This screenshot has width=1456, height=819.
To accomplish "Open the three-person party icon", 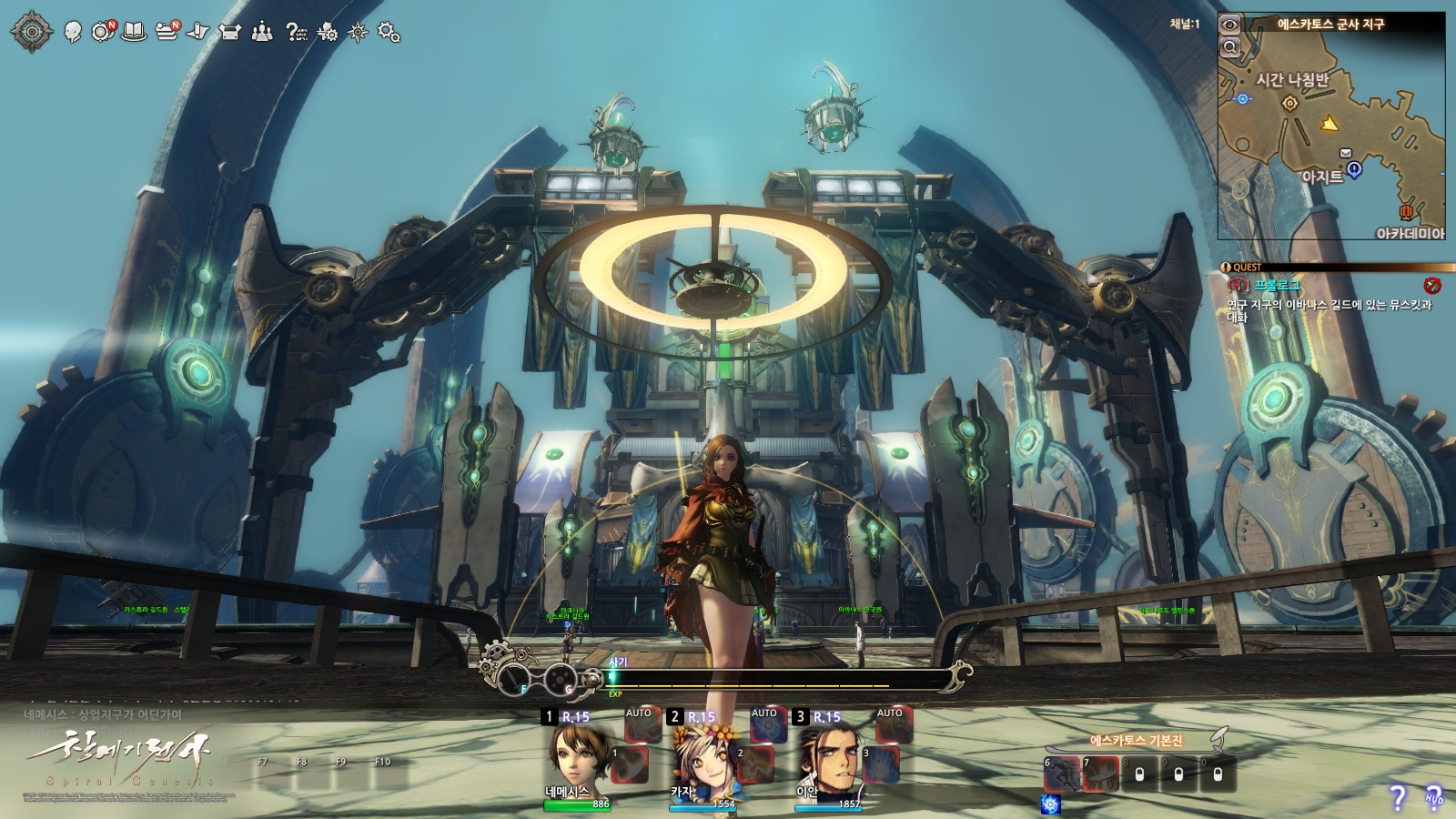I will point(262,33).
